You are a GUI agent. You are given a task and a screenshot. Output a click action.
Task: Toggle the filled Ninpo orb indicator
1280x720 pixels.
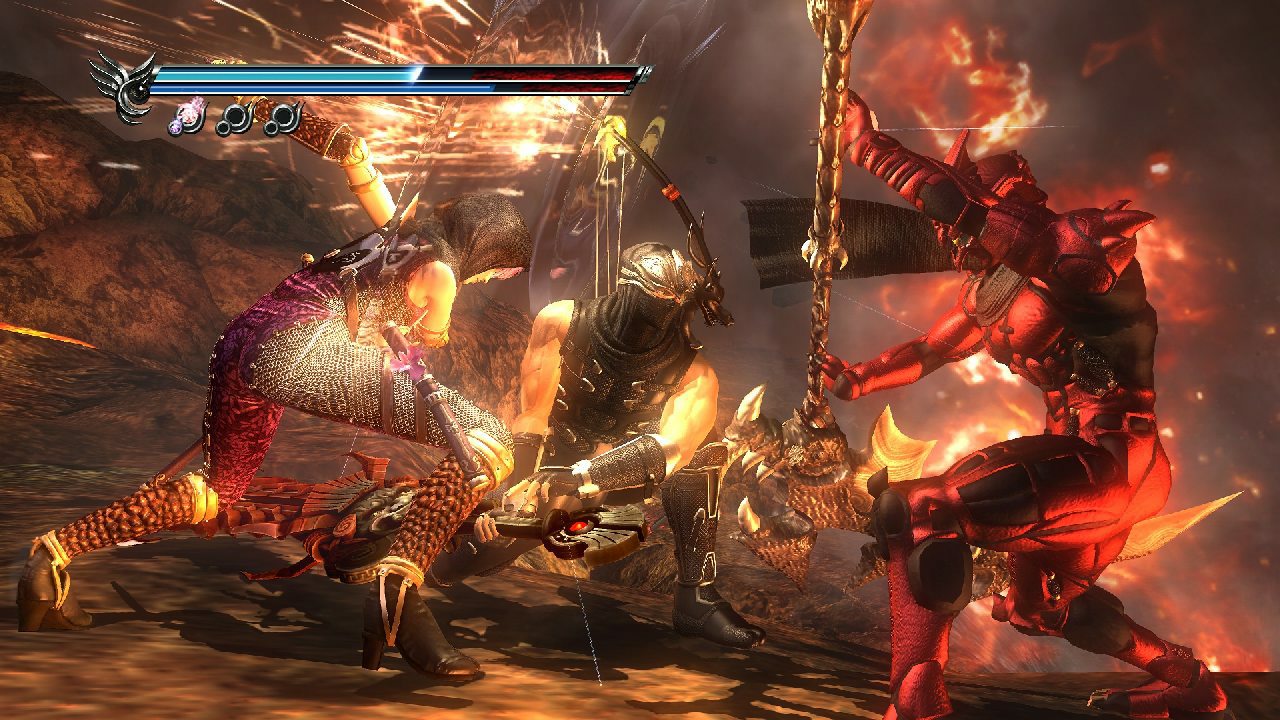pyautogui.click(x=185, y=118)
